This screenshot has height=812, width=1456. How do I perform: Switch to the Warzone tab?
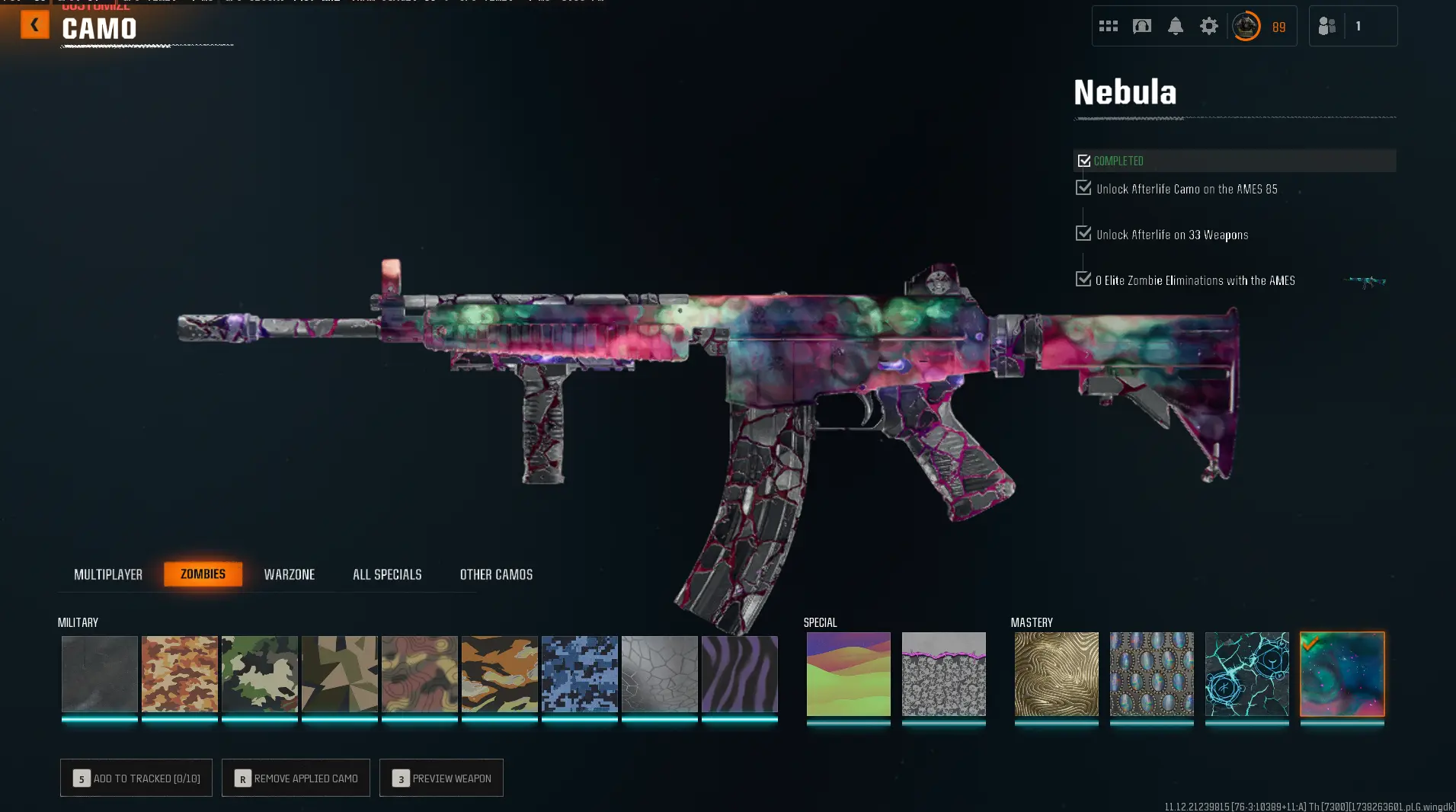(x=290, y=574)
